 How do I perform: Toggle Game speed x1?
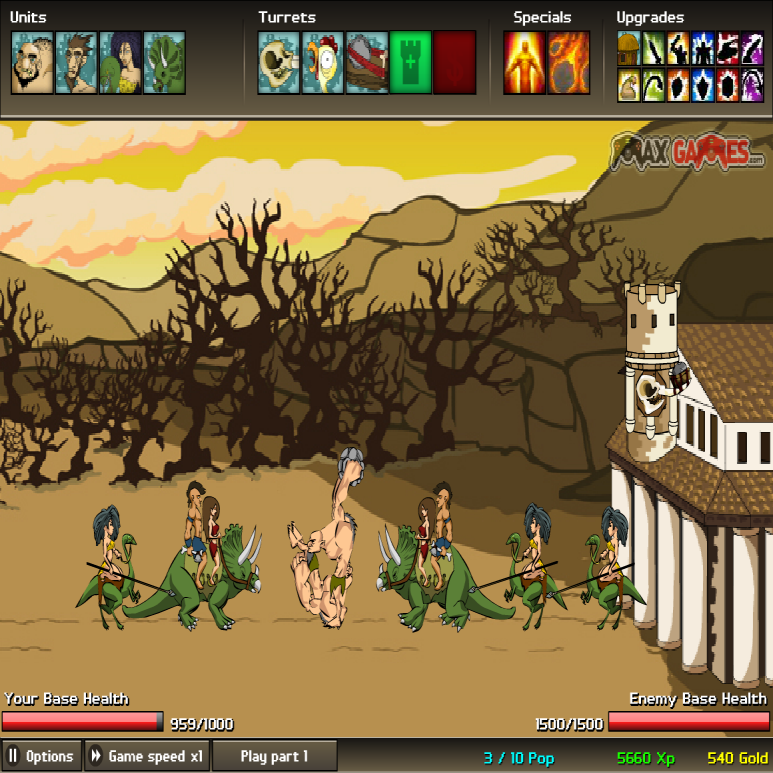147,756
